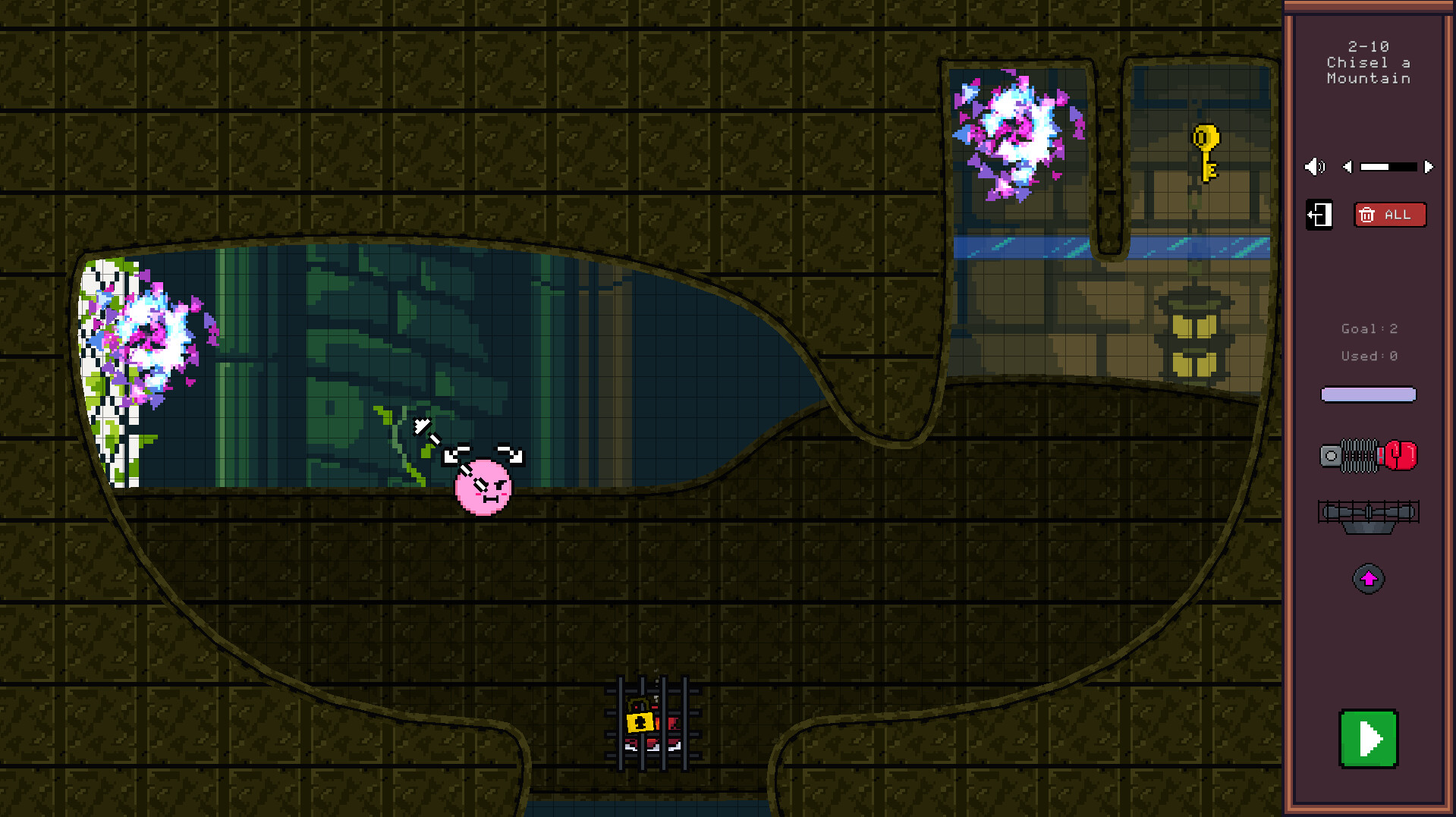The image size is (1456, 817).
Task: Select the spring-loaded boxing glove tool
Action: point(1368,455)
